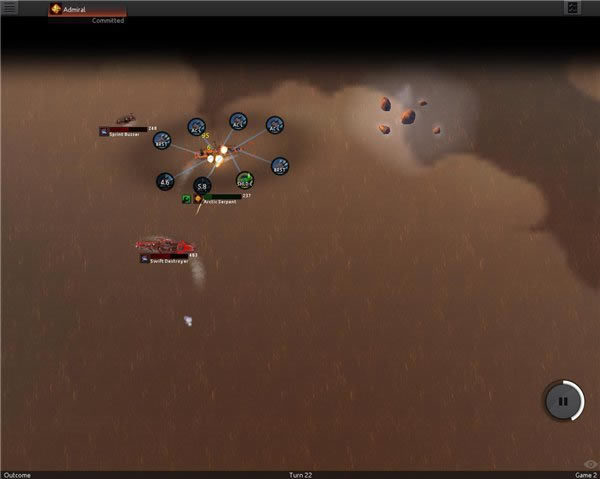Select the green arrow weapon node
This screenshot has width=600, height=479.
pyautogui.click(x=245, y=180)
